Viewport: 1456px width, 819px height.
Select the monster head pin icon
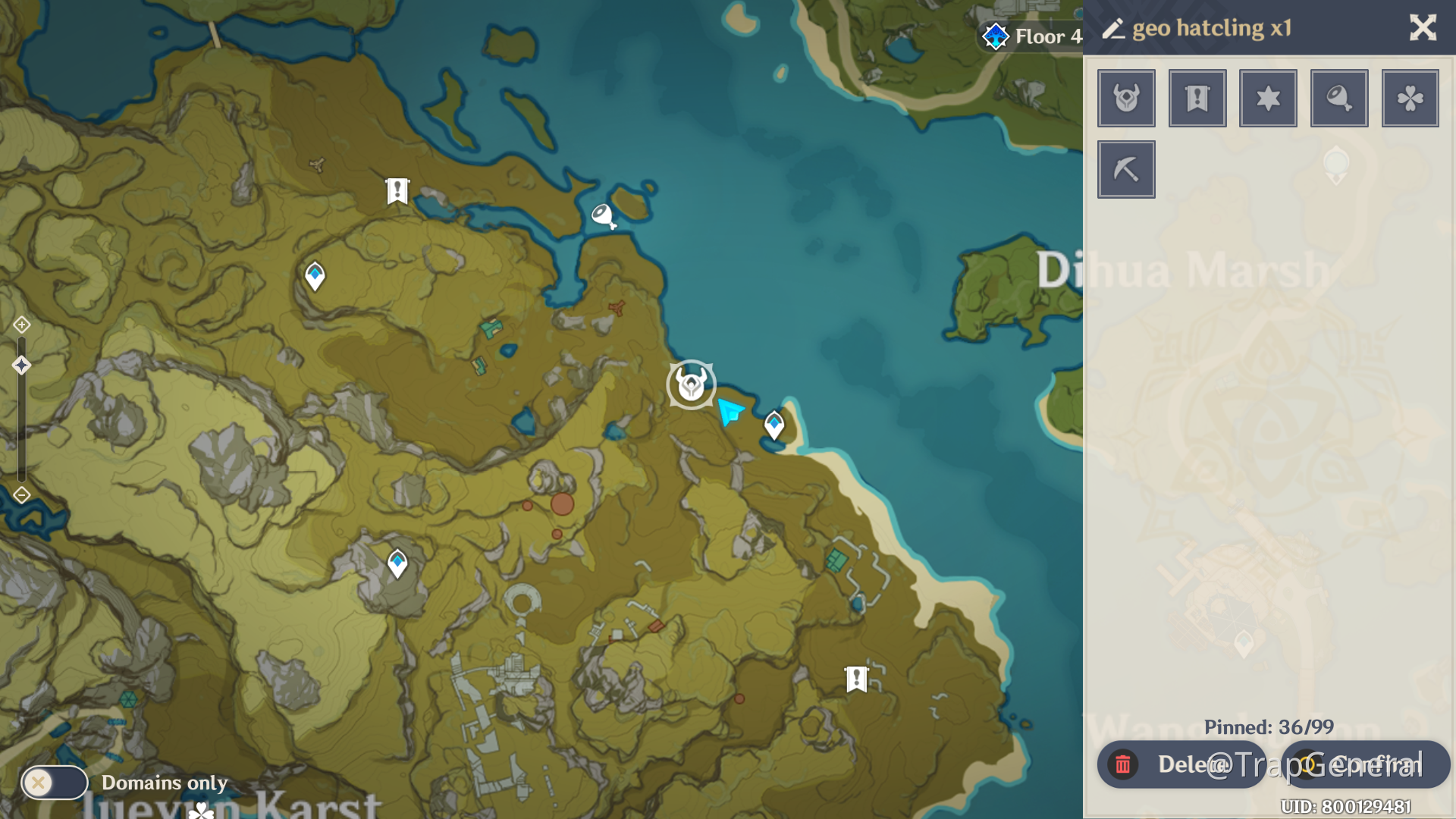pos(1126,98)
